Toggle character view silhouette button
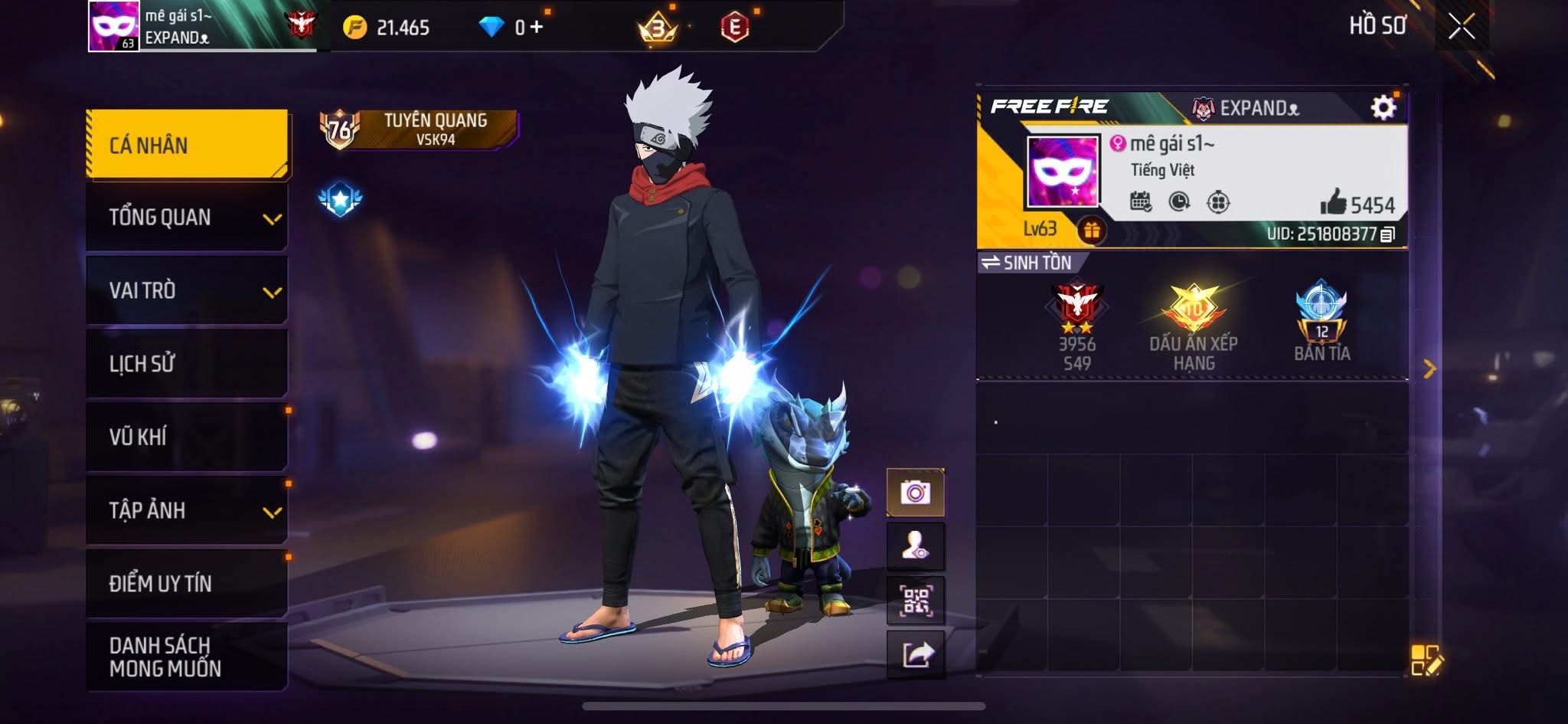 (x=915, y=546)
